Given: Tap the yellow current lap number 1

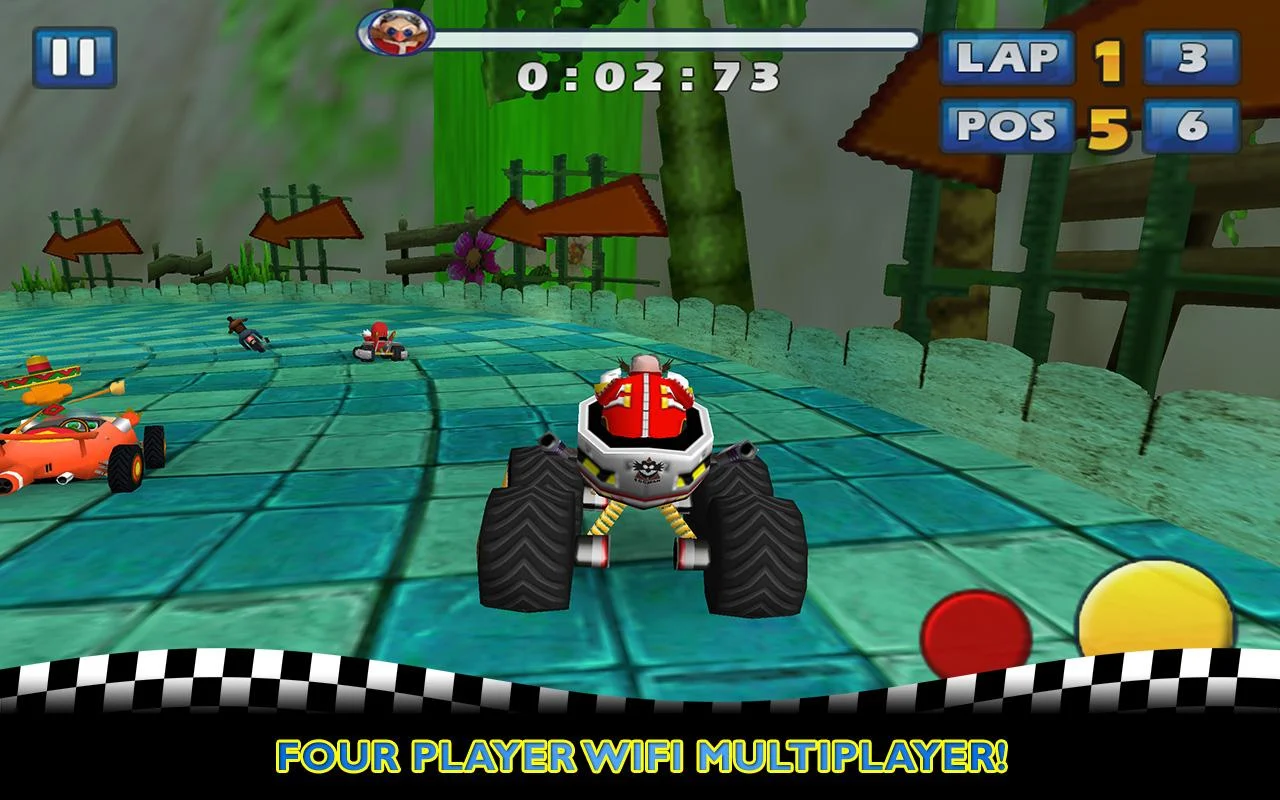Looking at the screenshot, I should (x=1110, y=60).
